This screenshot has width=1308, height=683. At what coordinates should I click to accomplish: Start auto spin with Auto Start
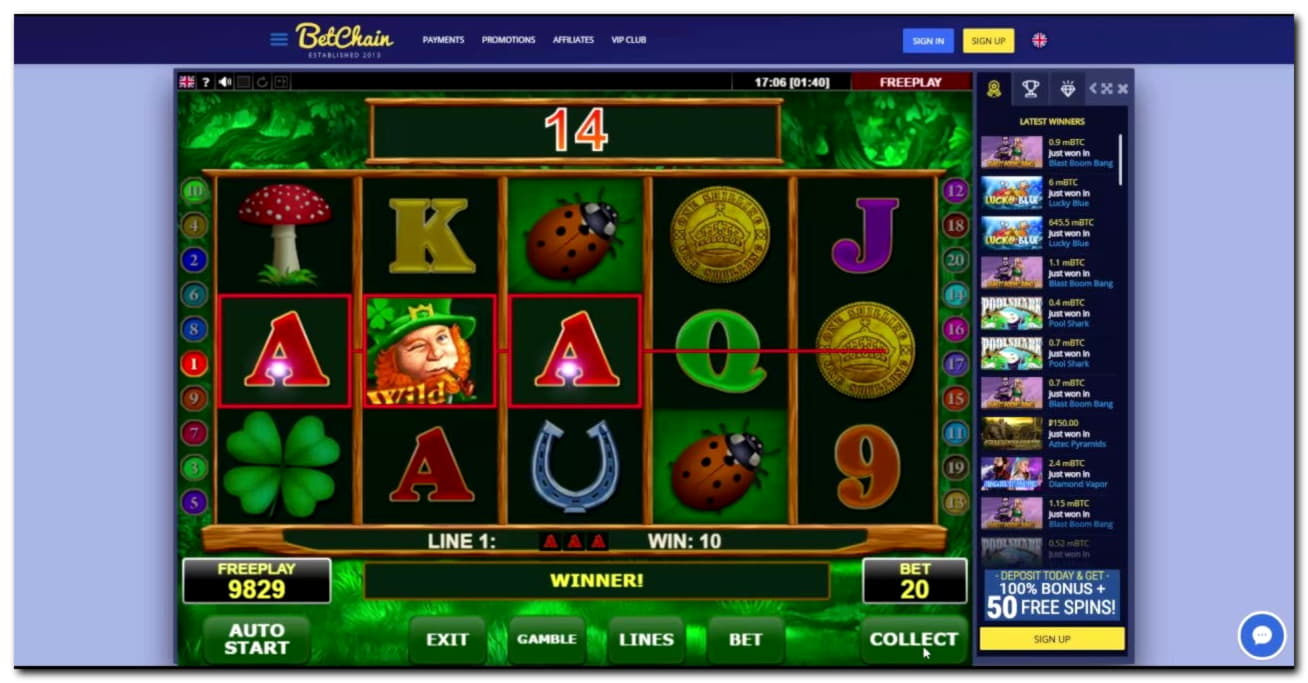256,640
